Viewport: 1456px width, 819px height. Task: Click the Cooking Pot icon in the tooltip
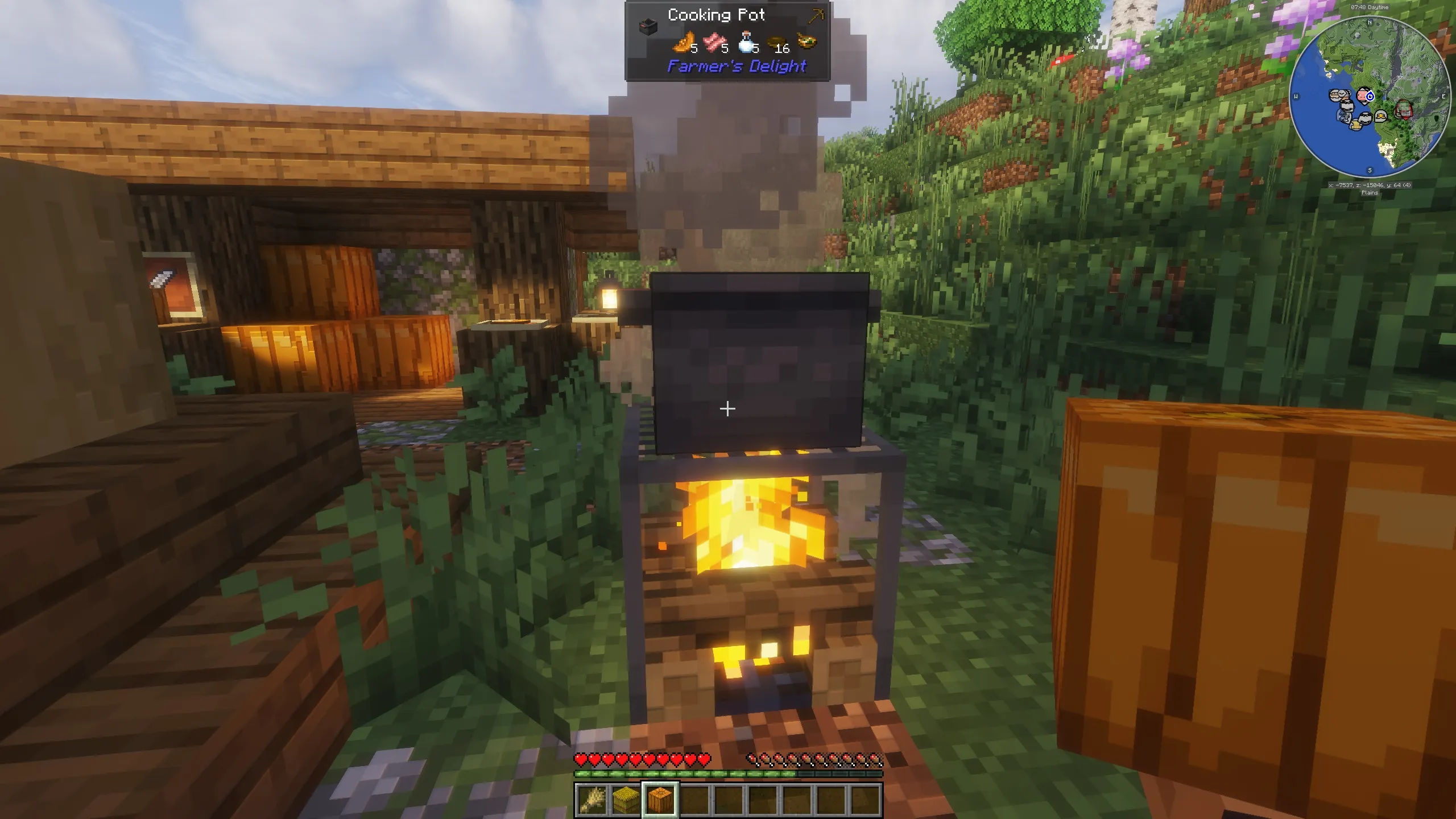pos(648,26)
